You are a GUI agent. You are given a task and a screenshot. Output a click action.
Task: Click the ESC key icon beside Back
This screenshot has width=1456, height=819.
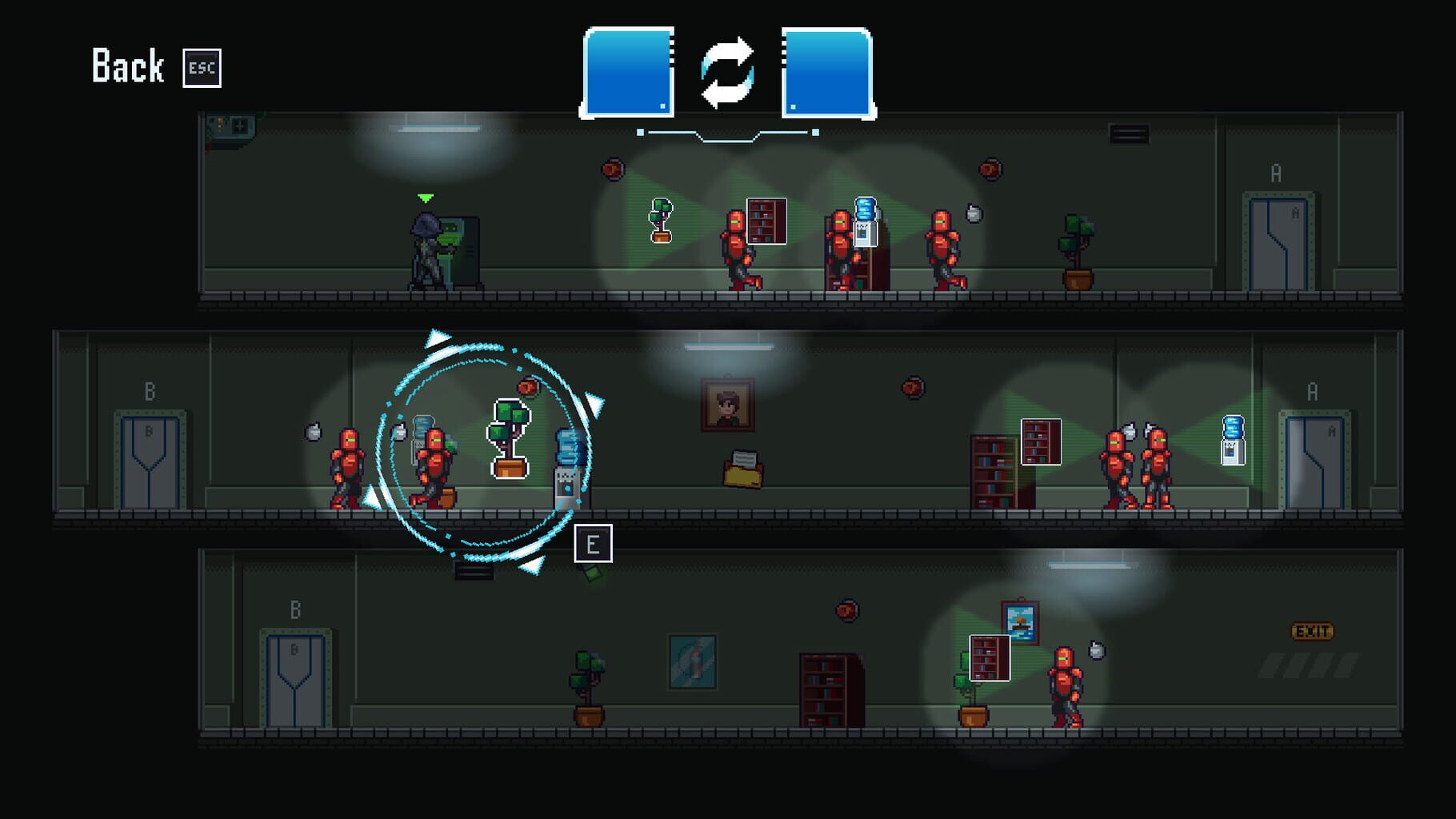click(202, 68)
